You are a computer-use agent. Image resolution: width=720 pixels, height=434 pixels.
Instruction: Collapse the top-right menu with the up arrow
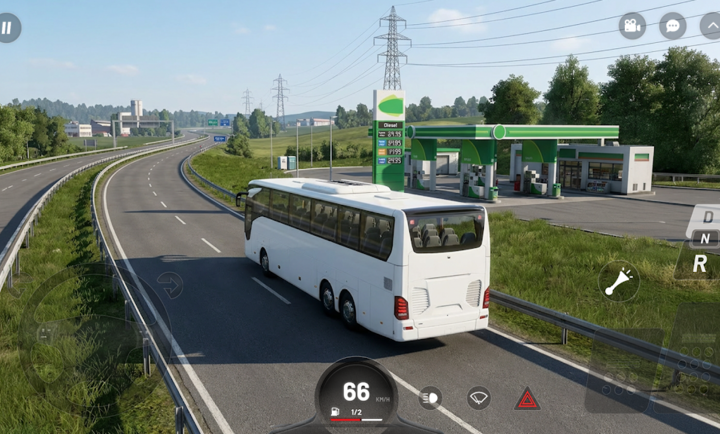coord(710,26)
